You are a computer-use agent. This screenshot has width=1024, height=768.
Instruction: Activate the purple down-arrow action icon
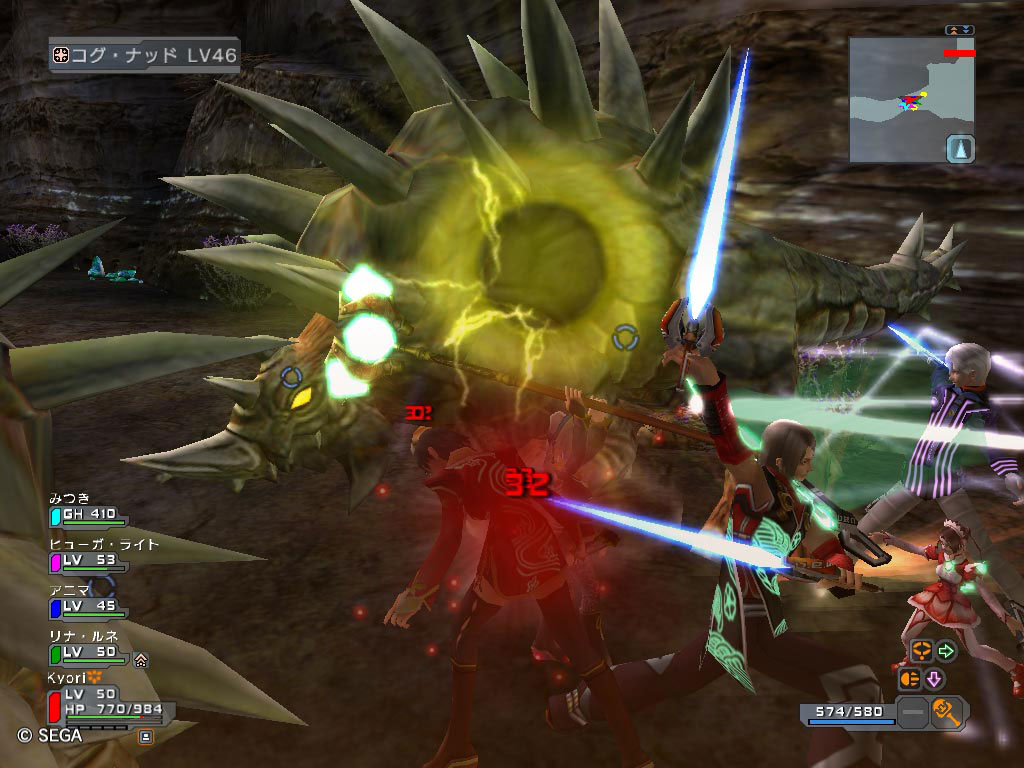934,679
